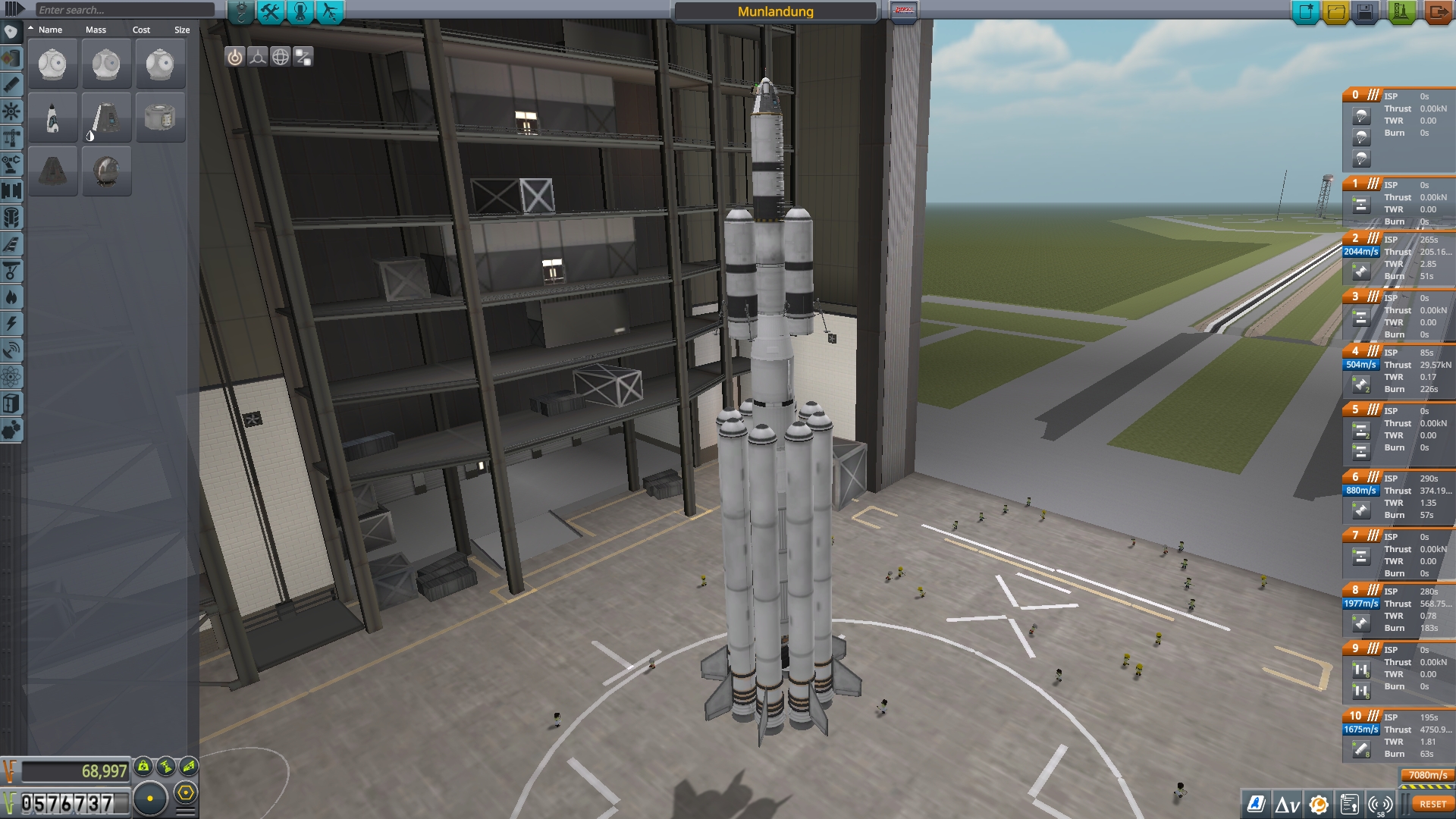Open the wrench-and-hammer action groups mode
Viewport: 1456px width, 819px height.
coord(271,11)
